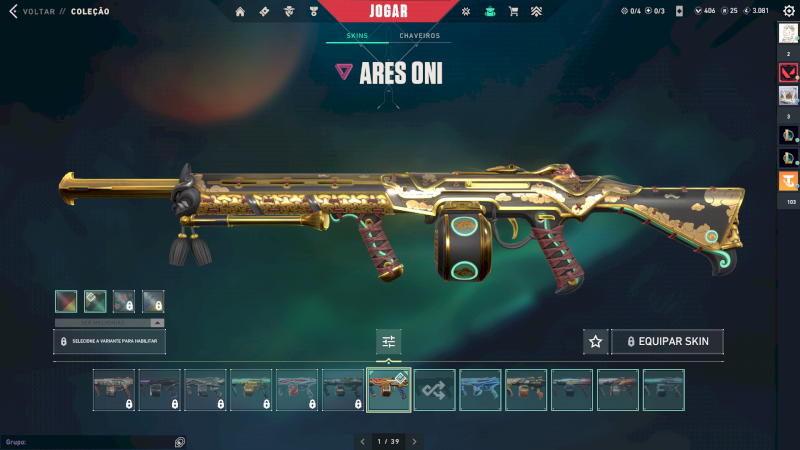Open the red Valorant icon in the sidebar

788,73
